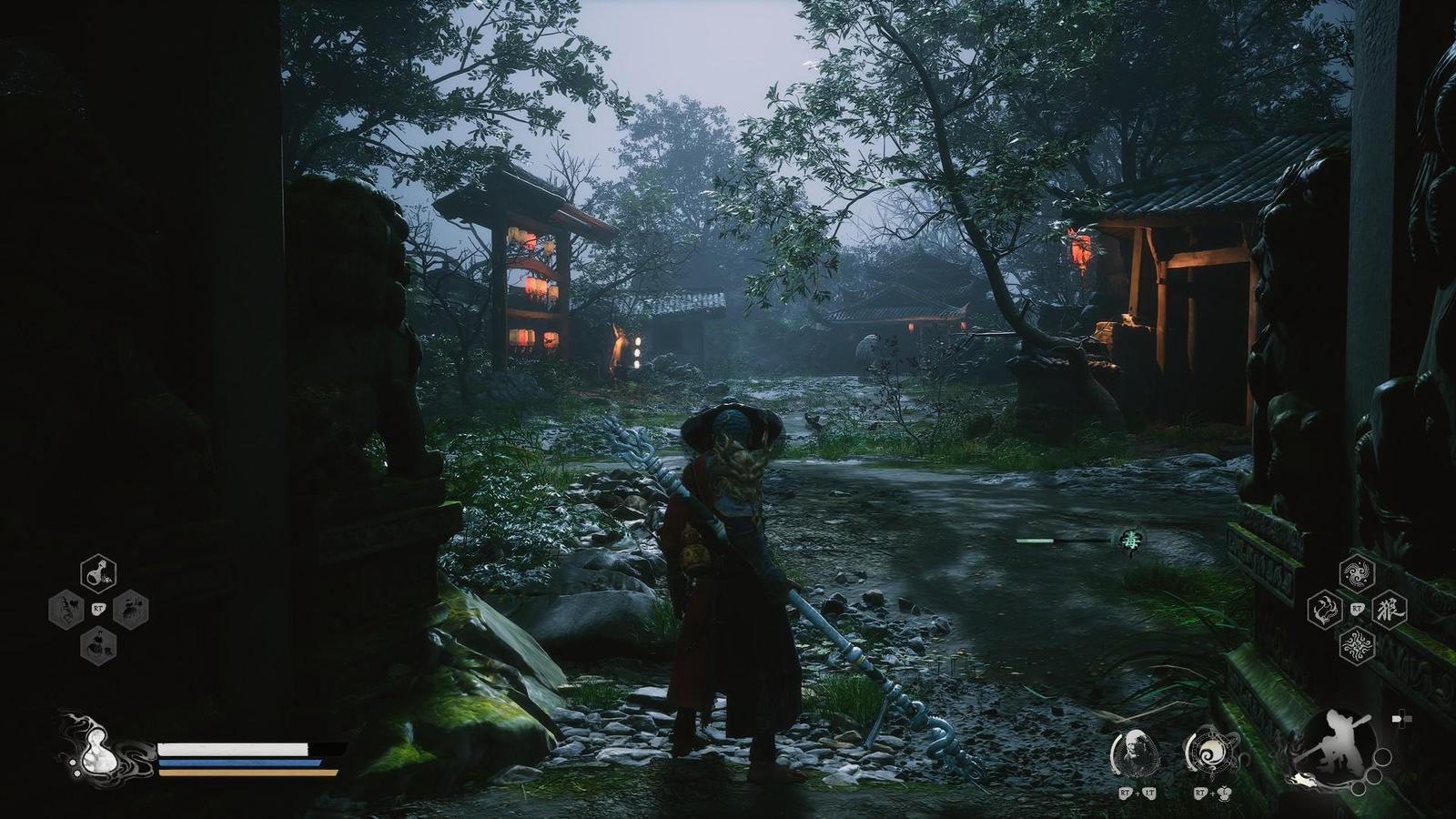Click the white health bar above the stamina gauge
Image resolution: width=1456 pixels, height=819 pixels.
pos(232,748)
